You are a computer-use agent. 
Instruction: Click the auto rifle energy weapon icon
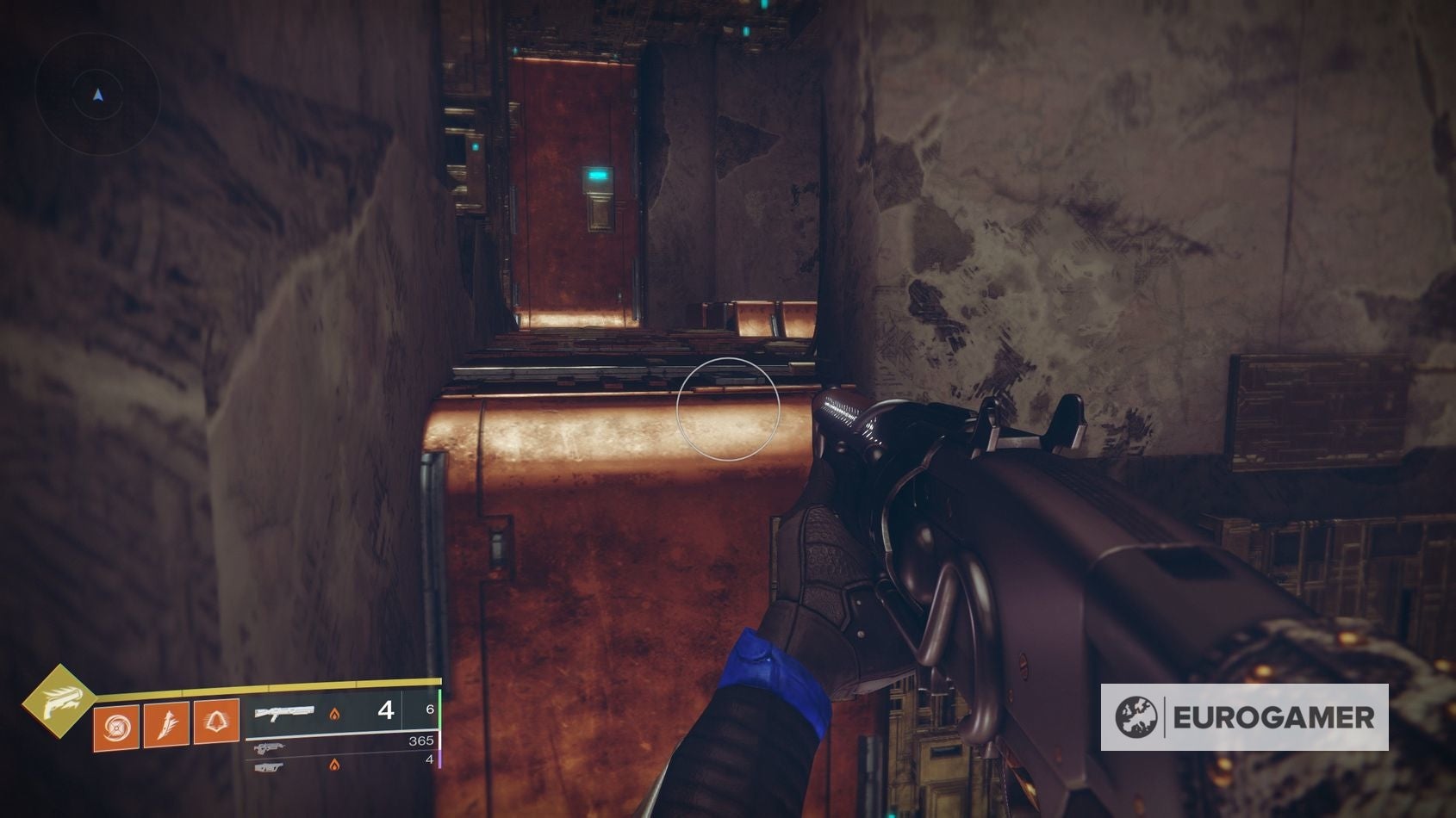click(272, 747)
